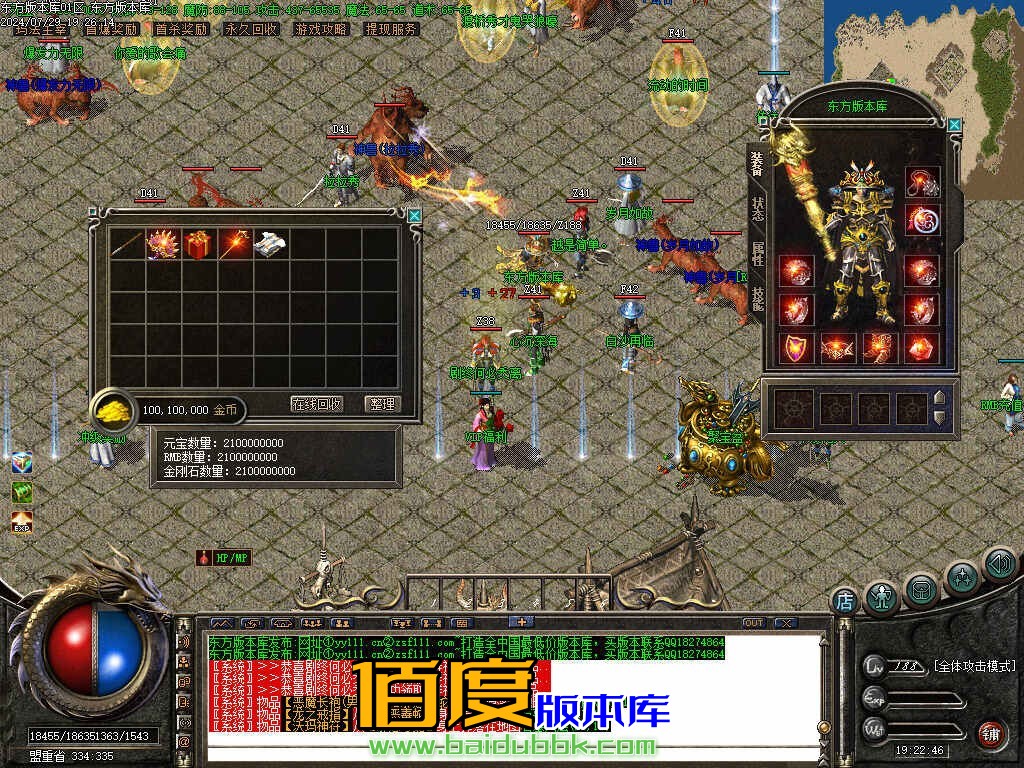This screenshot has height=768, width=1024.
Task: Click the red 铺 stall button
Action: [x=990, y=733]
